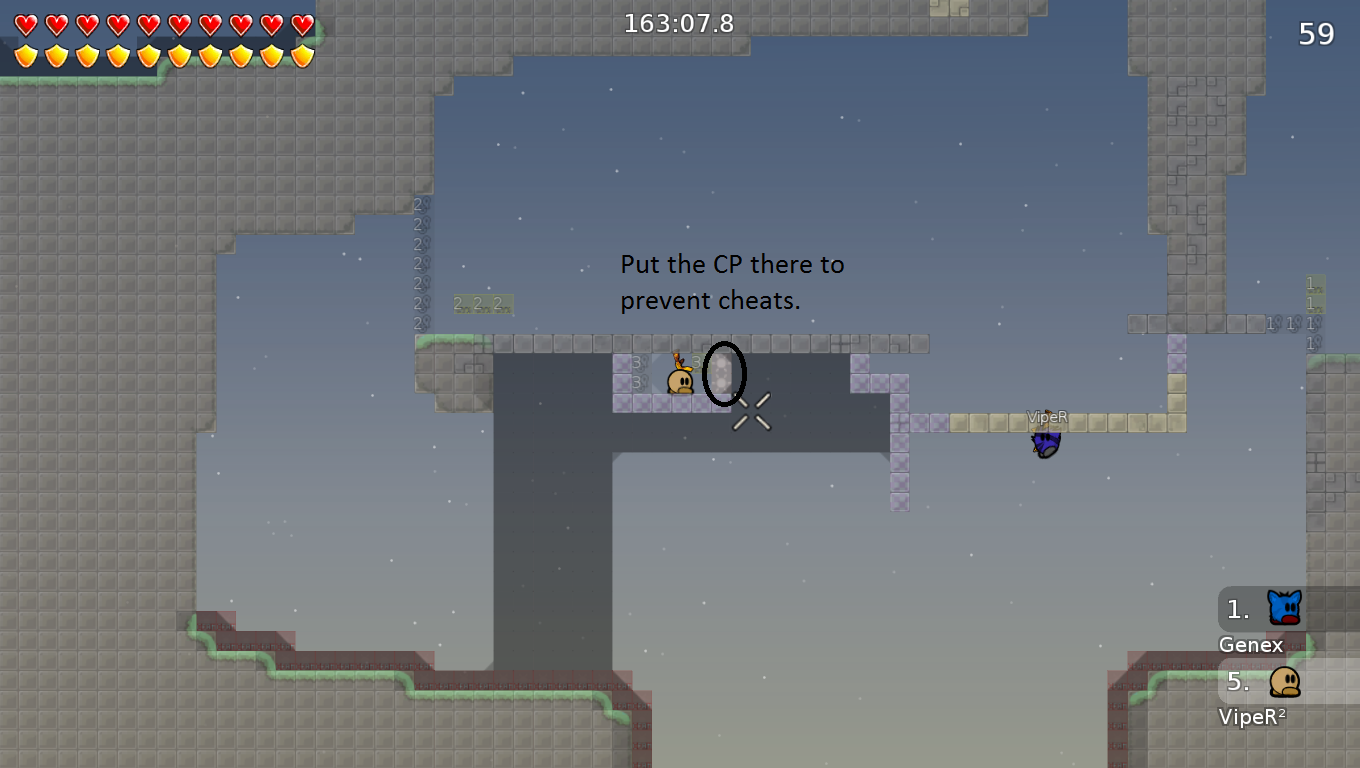Click the rank number 1 leaderboard entry

click(1237, 607)
